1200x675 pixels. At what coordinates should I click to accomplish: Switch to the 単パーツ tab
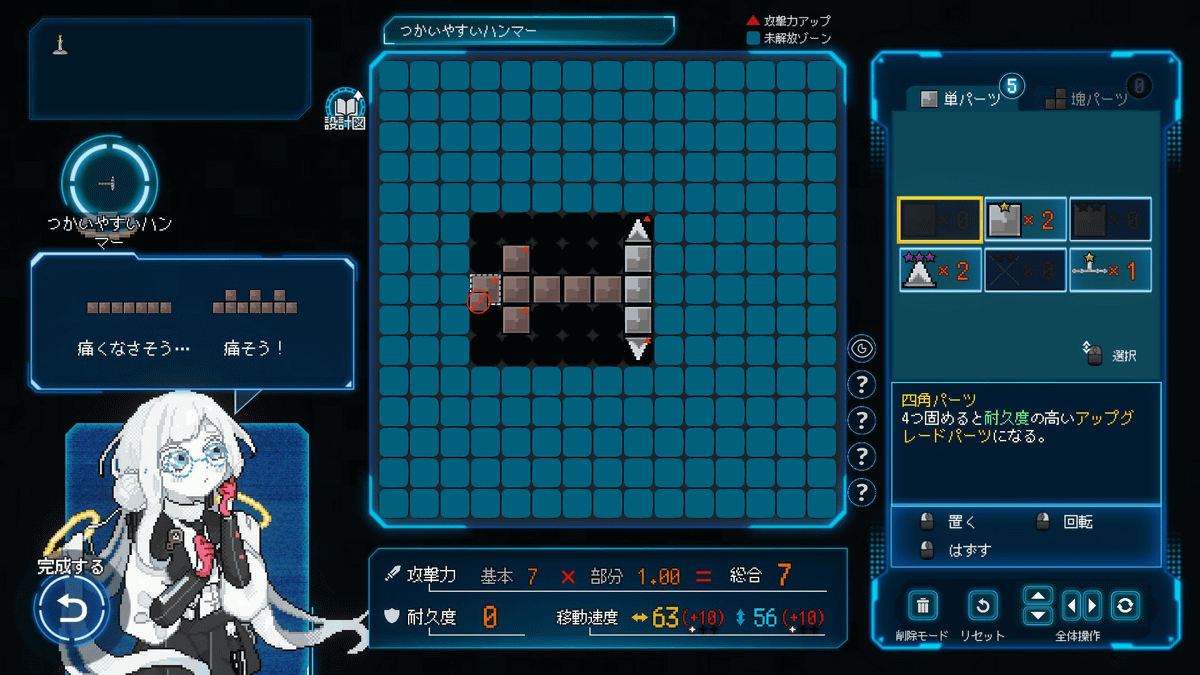click(960, 98)
